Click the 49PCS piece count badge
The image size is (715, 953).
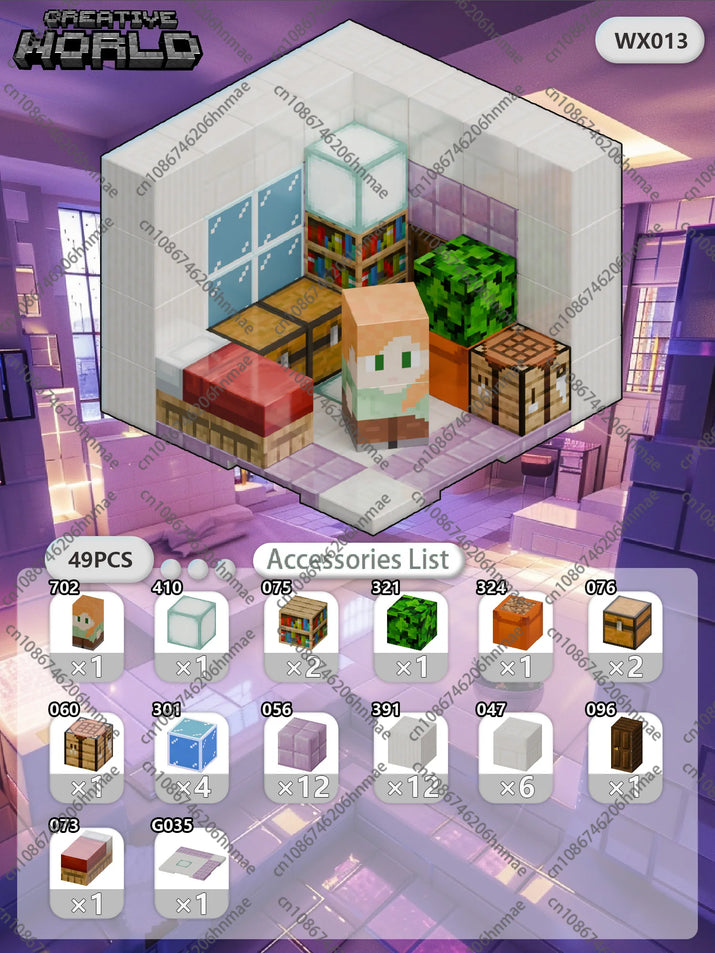click(x=99, y=560)
